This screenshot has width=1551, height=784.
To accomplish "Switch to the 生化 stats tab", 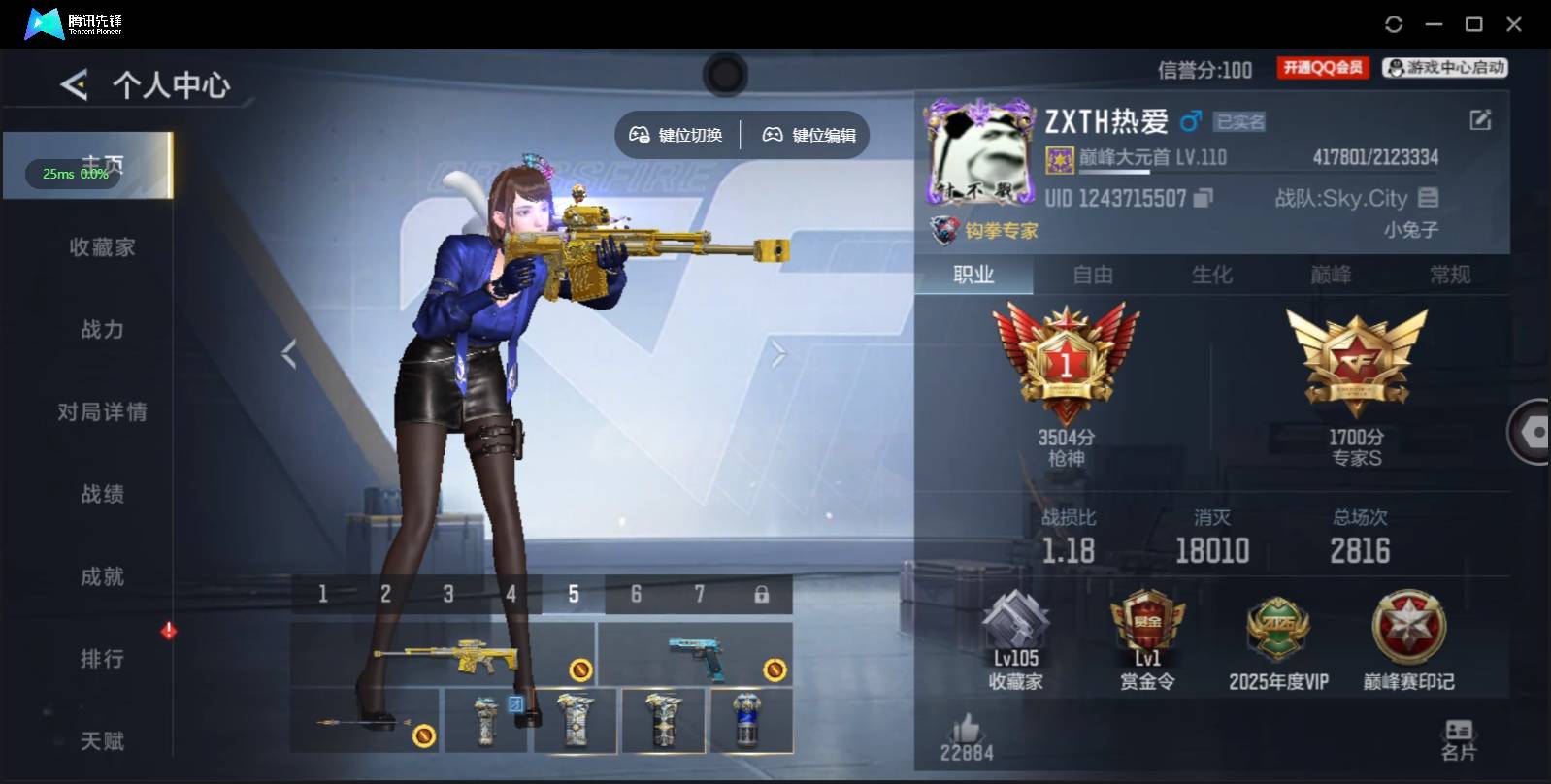I will click(x=1214, y=275).
